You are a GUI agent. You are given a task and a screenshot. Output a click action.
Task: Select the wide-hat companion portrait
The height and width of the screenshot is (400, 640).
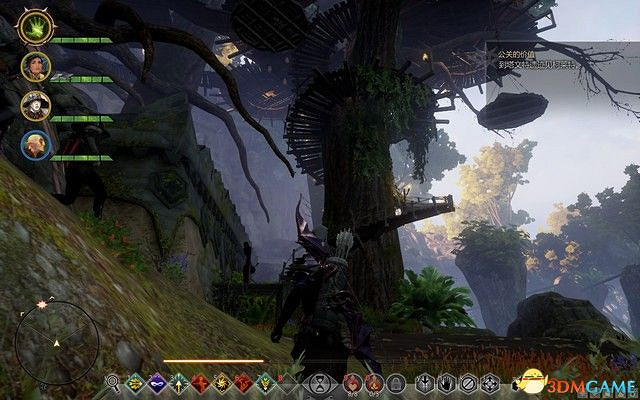pyautogui.click(x=33, y=106)
